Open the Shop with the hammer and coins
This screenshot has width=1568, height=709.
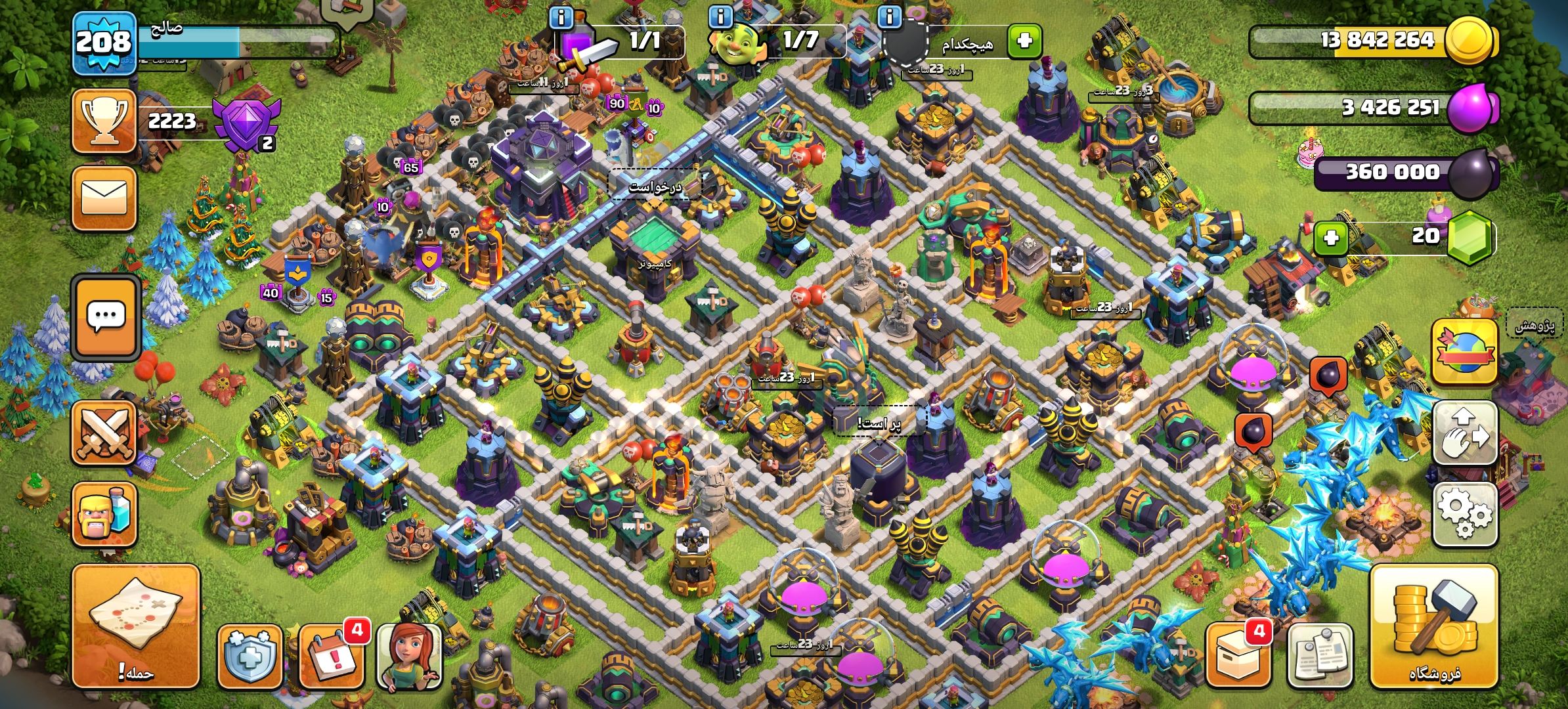[x=1434, y=626]
